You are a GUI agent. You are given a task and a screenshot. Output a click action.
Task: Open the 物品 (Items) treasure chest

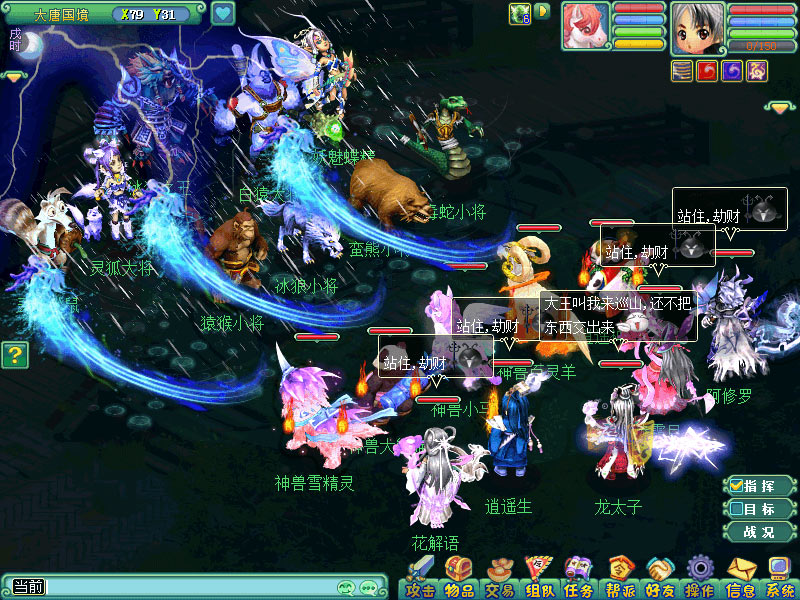coord(459,578)
